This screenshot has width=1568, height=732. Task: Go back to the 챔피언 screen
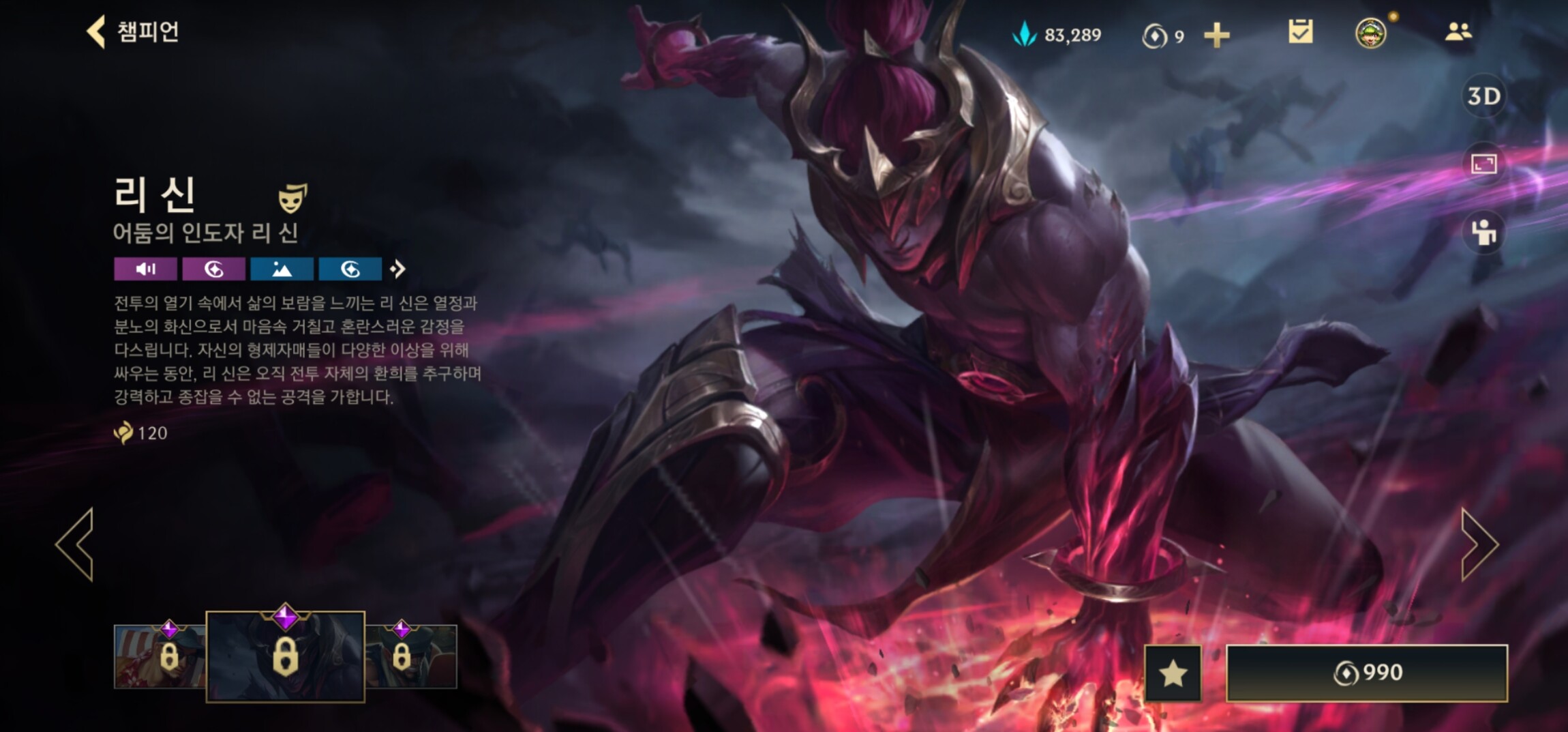[x=133, y=32]
